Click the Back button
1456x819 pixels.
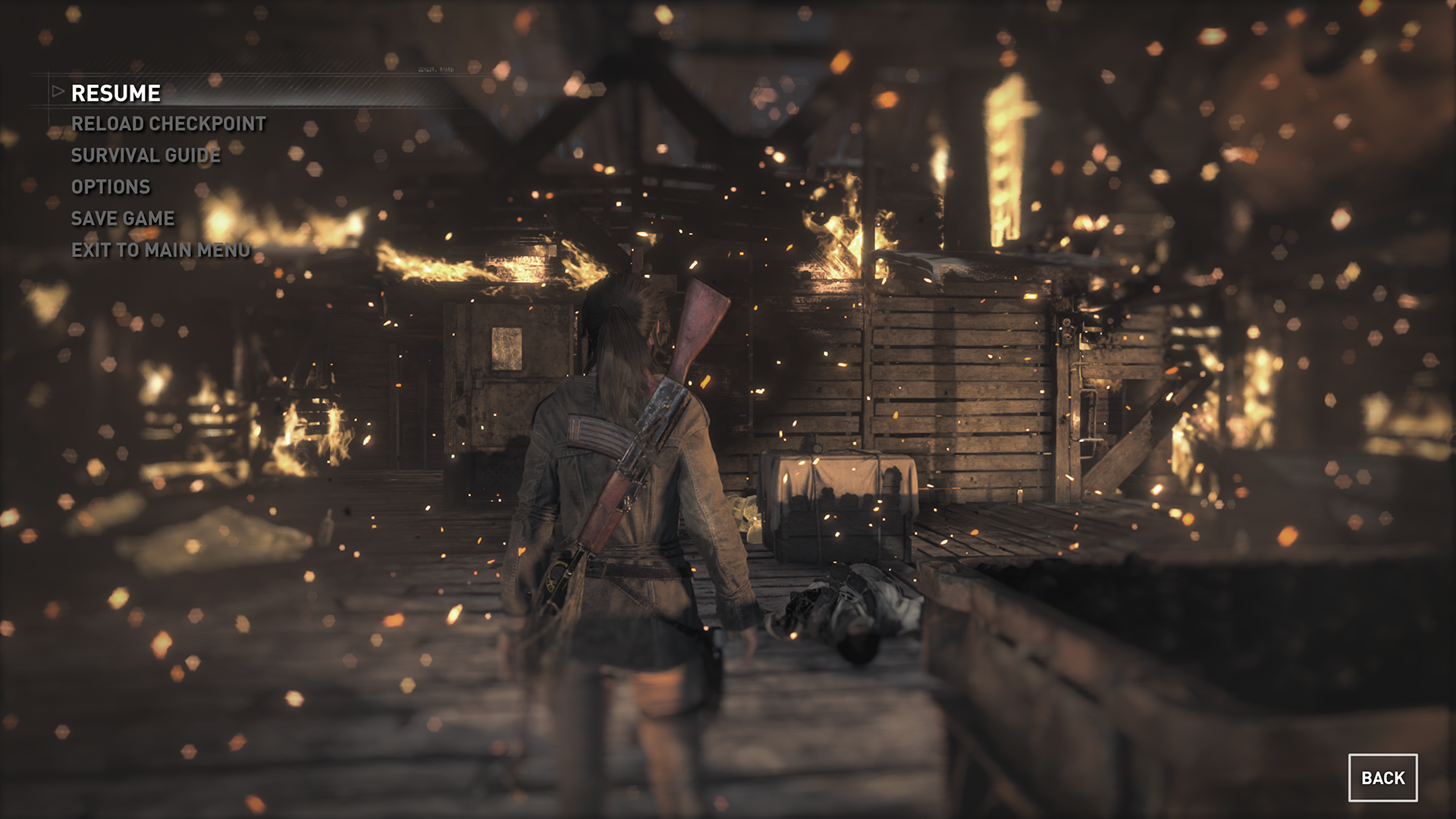[x=1382, y=777]
